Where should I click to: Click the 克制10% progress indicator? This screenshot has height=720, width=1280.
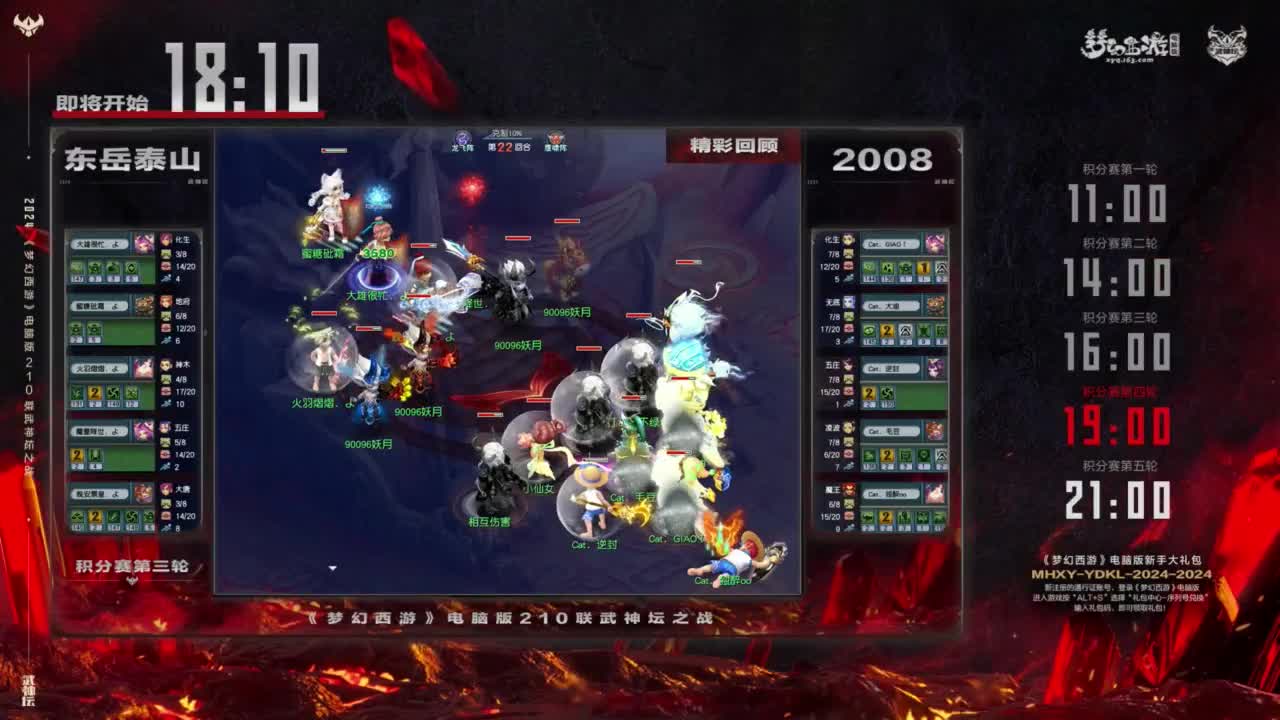point(504,131)
